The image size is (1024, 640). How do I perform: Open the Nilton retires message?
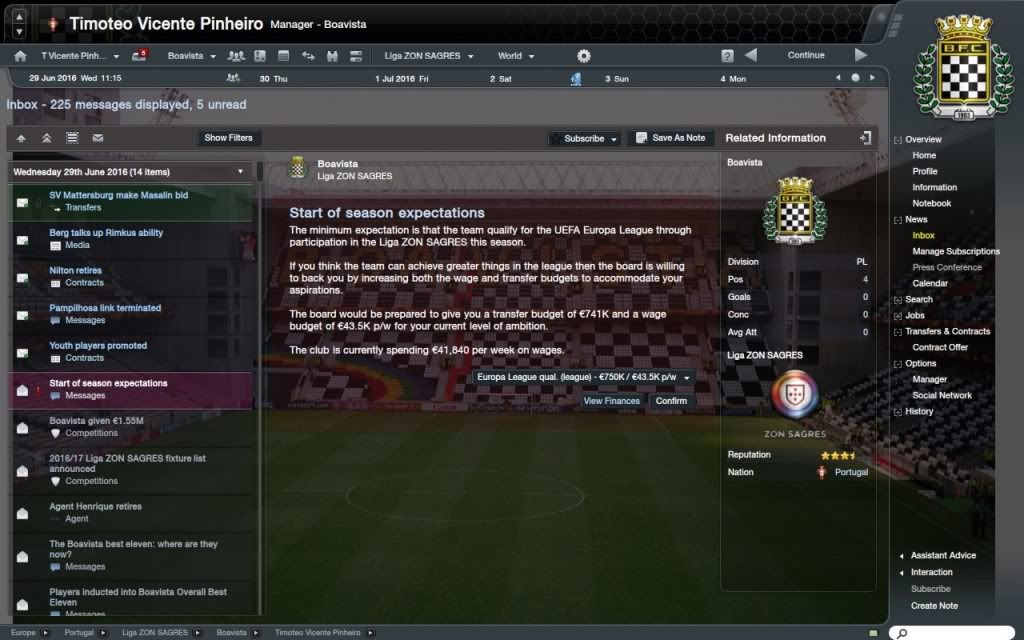coord(75,270)
